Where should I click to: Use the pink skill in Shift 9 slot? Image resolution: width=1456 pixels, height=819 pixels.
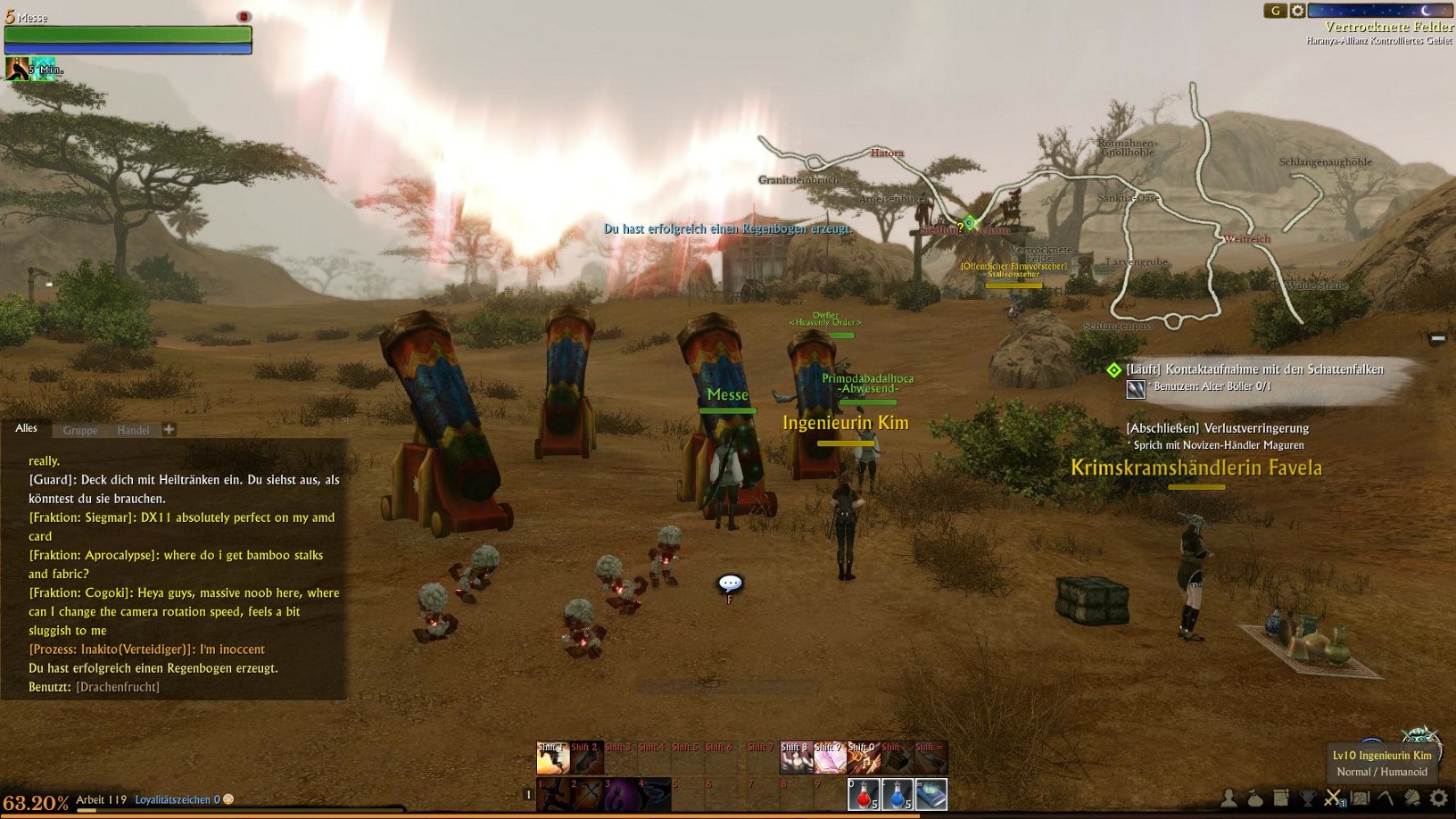click(x=829, y=758)
